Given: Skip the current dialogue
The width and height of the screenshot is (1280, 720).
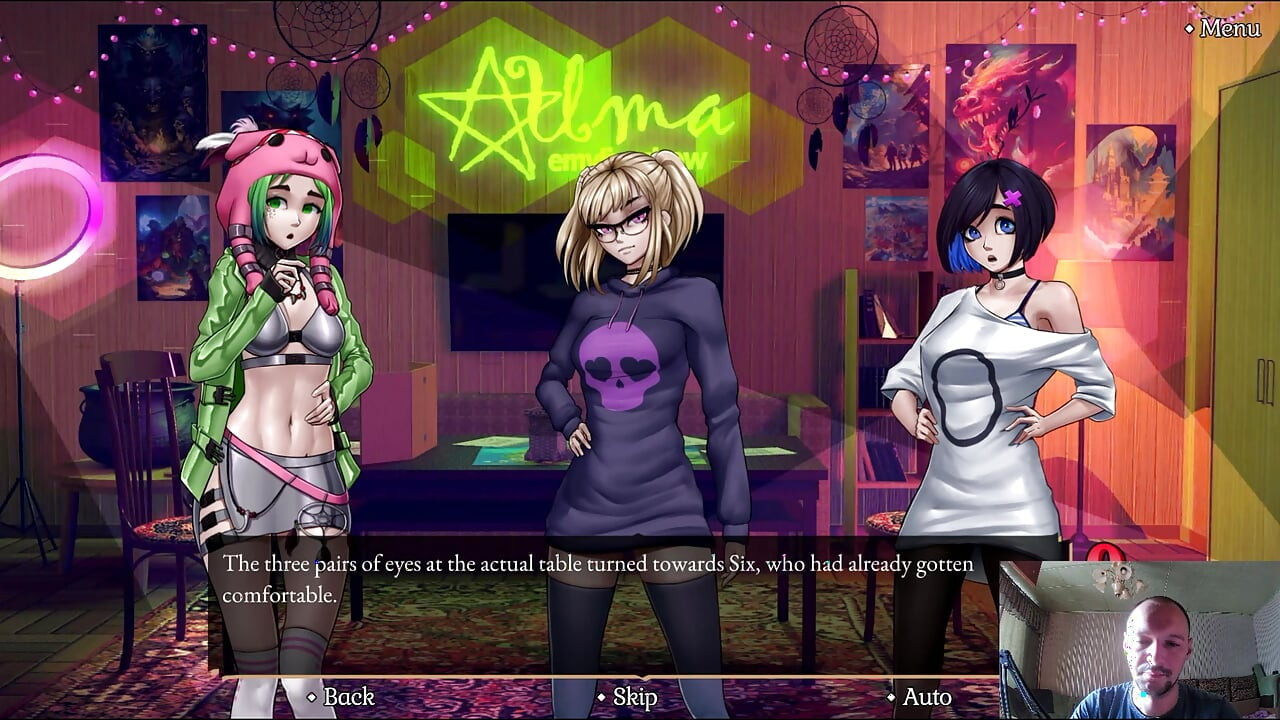Looking at the screenshot, I should pos(634,696).
